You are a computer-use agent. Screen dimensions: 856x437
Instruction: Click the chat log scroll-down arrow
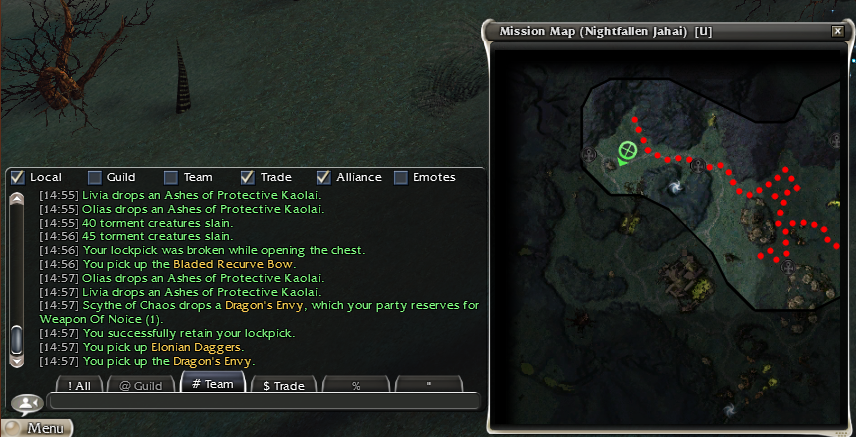16,361
